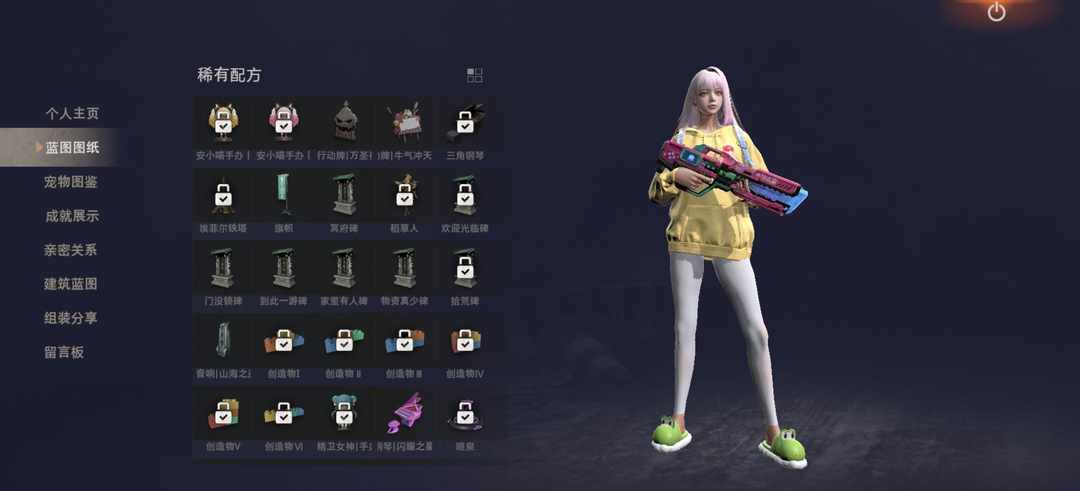This screenshot has width=1080, height=491.
Task: Open the 成就展示 achievements tab
Action: tap(71, 216)
